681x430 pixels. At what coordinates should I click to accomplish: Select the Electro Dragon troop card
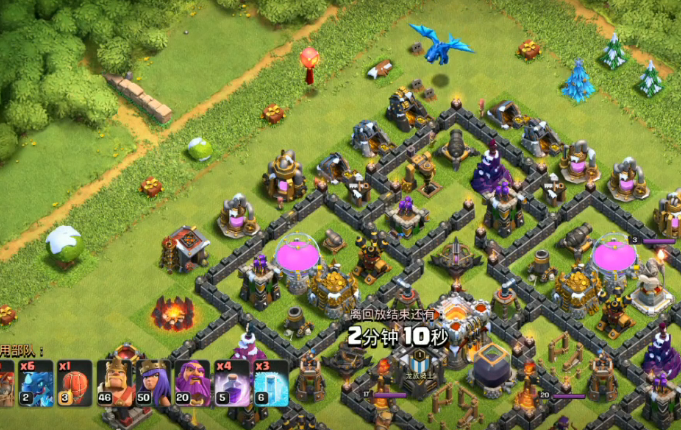click(37, 383)
